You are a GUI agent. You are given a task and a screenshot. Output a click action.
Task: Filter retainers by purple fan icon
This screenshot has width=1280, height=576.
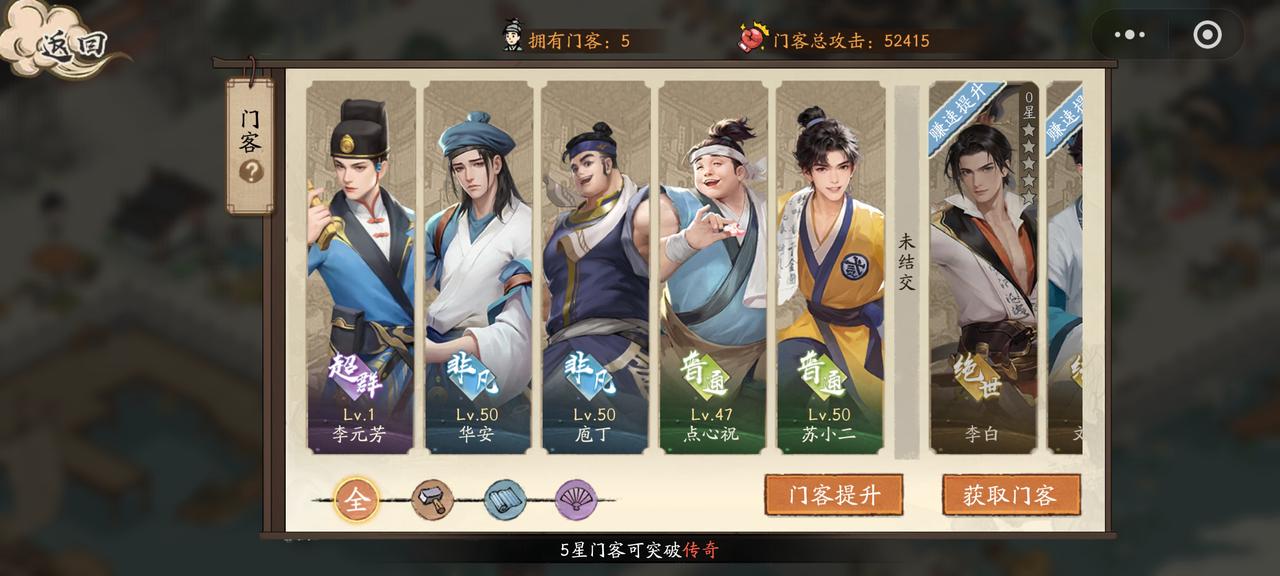point(576,500)
